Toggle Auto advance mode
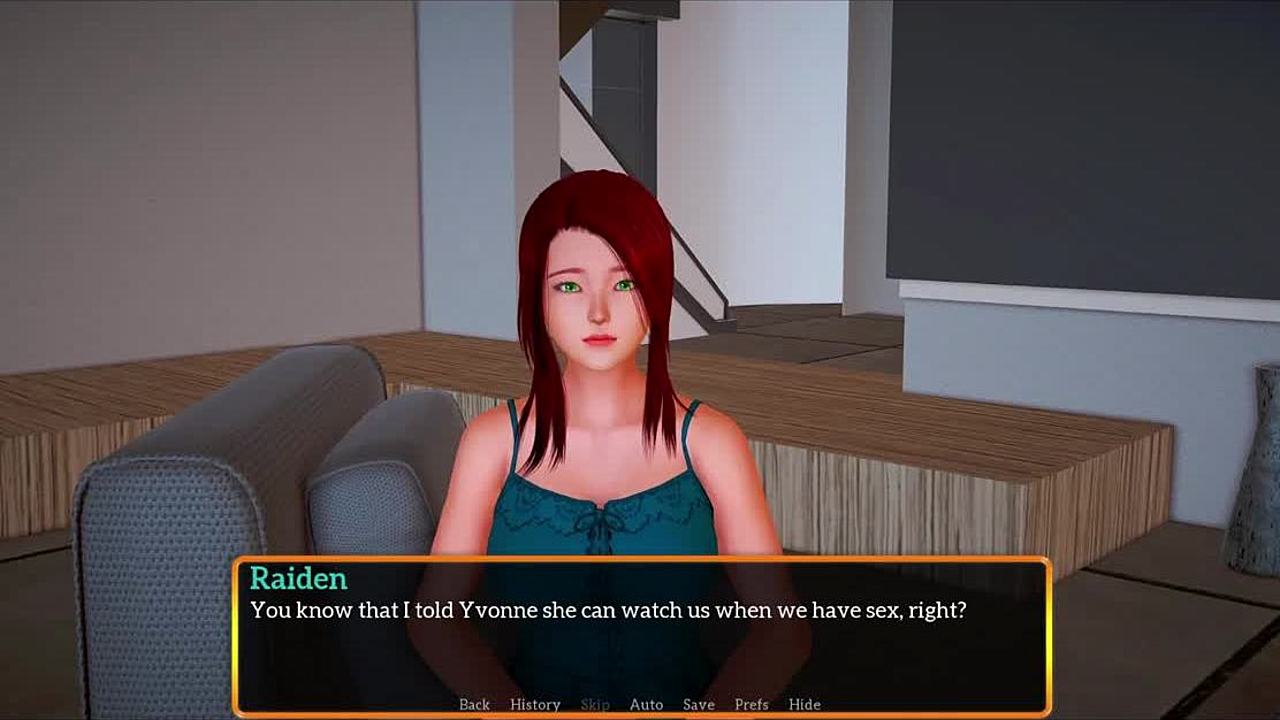This screenshot has height=720, width=1280. click(646, 704)
